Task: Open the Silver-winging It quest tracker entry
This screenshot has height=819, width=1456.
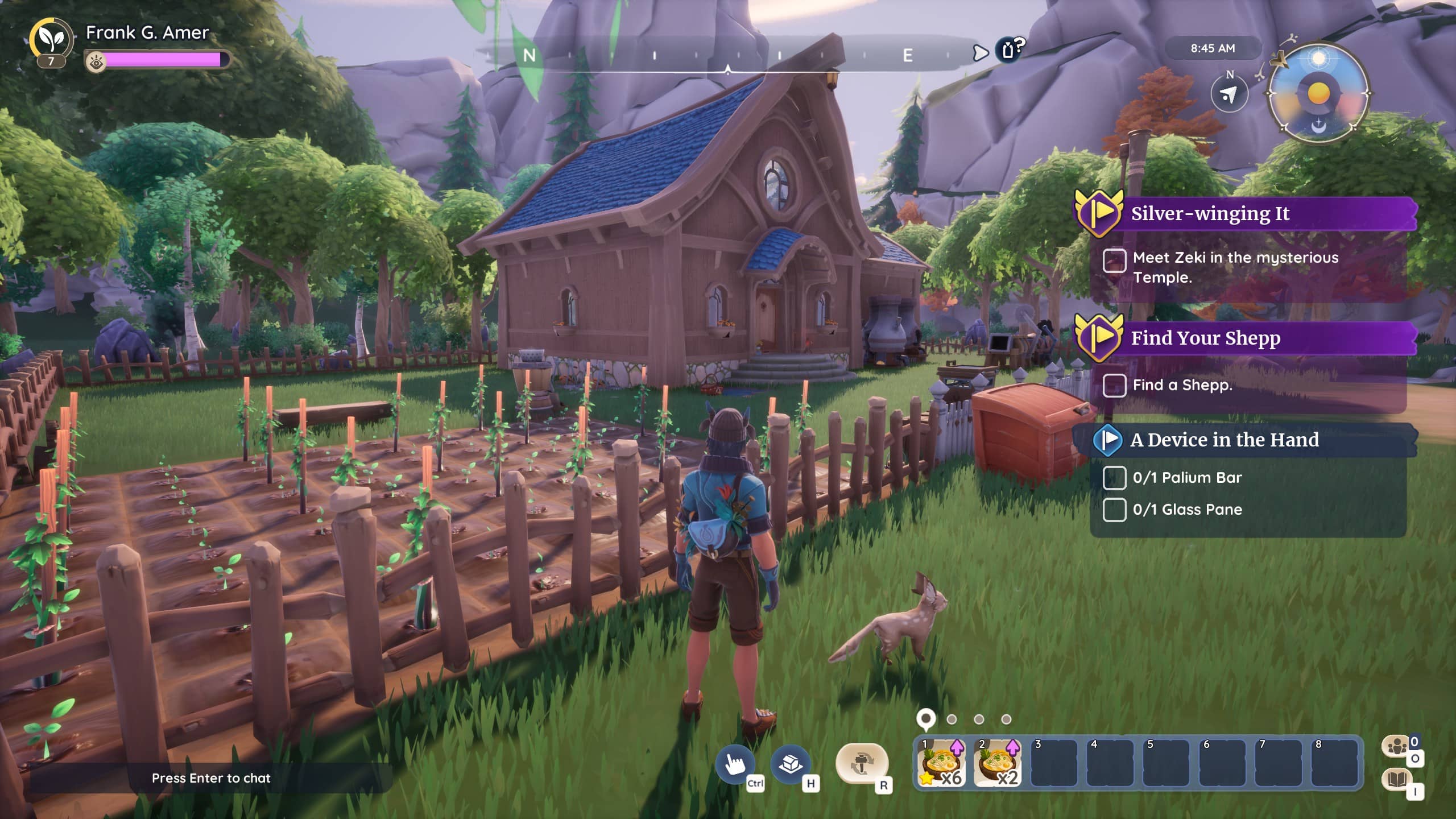Action: [1210, 214]
